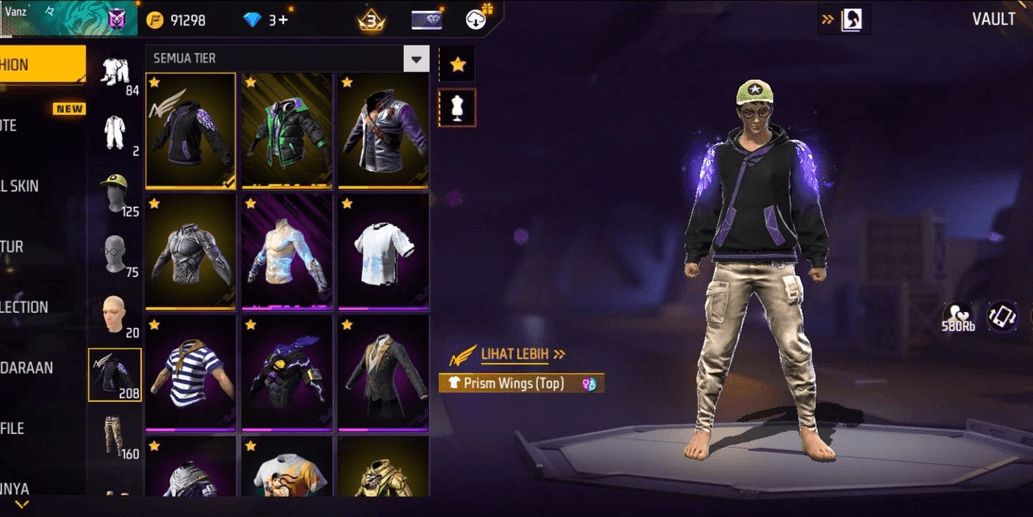The image size is (1033, 517).
Task: Open the Semua Tier dropdown
Action: 416,59
